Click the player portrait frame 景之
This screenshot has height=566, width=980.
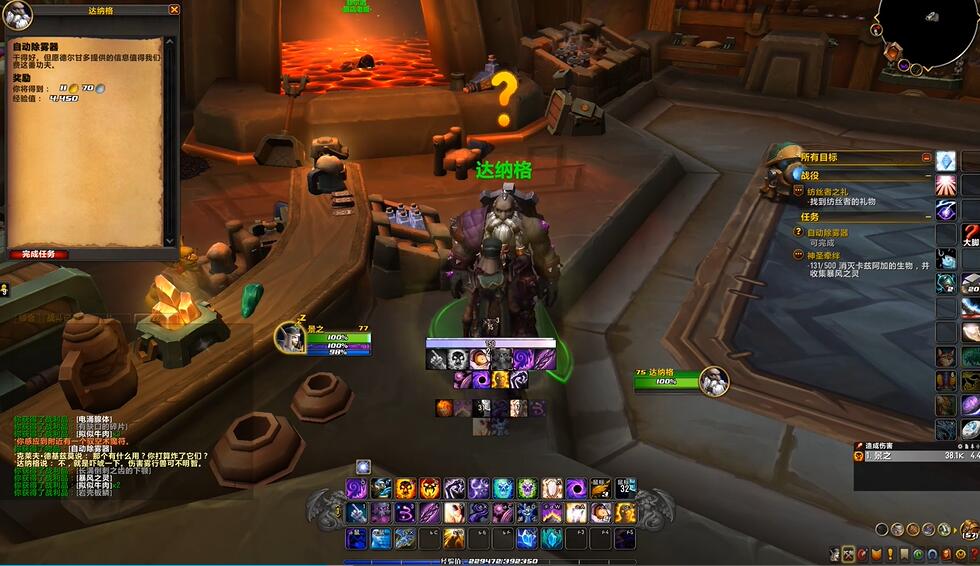tap(290, 338)
